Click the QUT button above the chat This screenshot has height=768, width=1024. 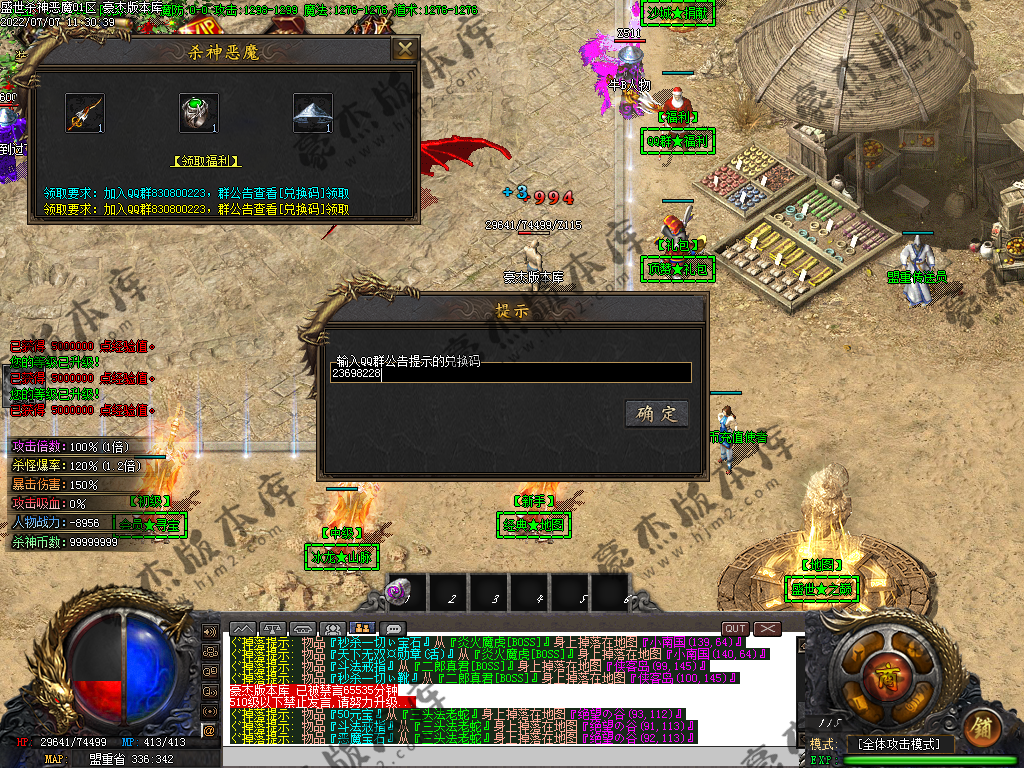click(x=736, y=628)
